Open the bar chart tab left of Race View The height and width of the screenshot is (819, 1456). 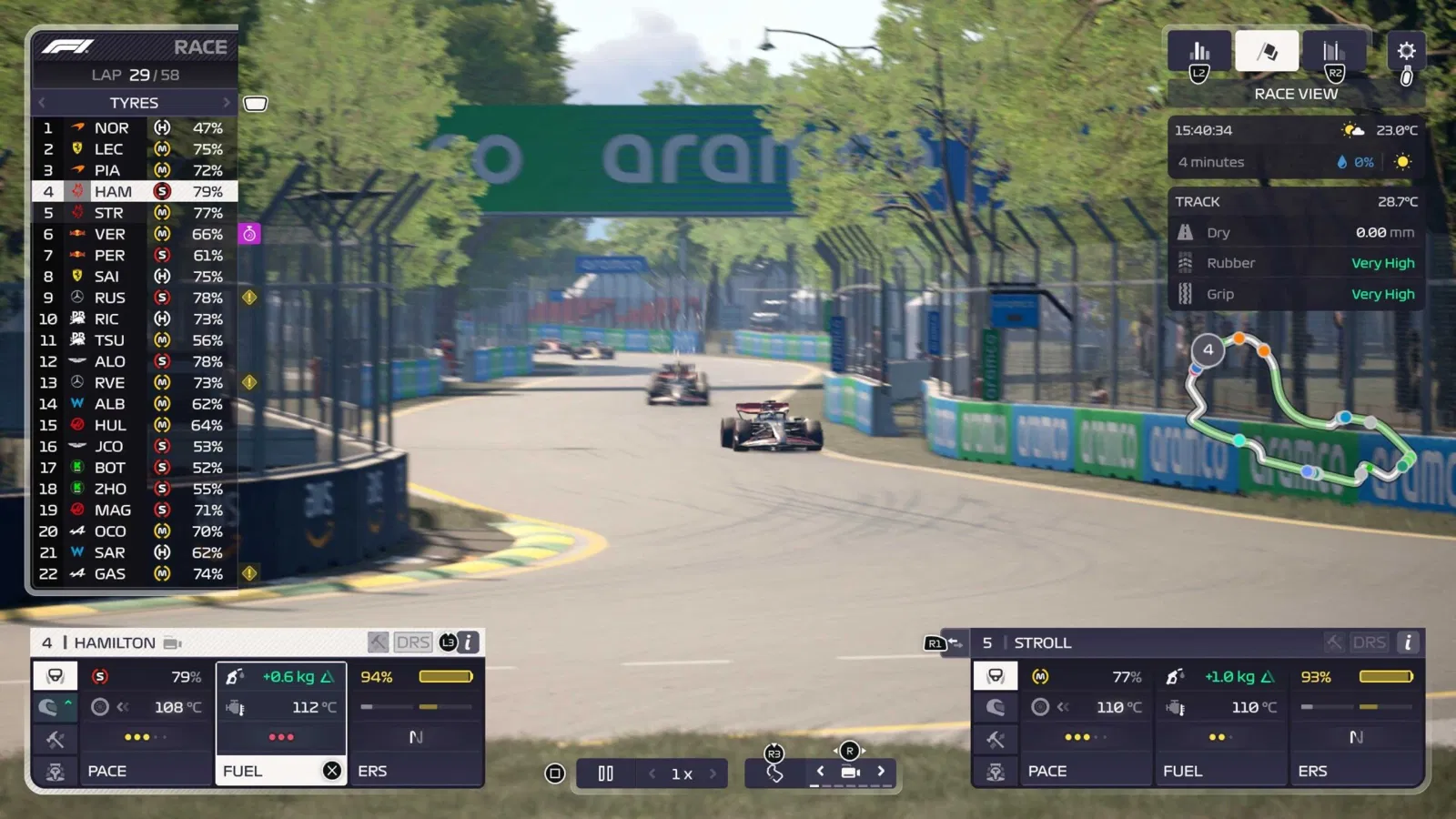coord(1199,51)
